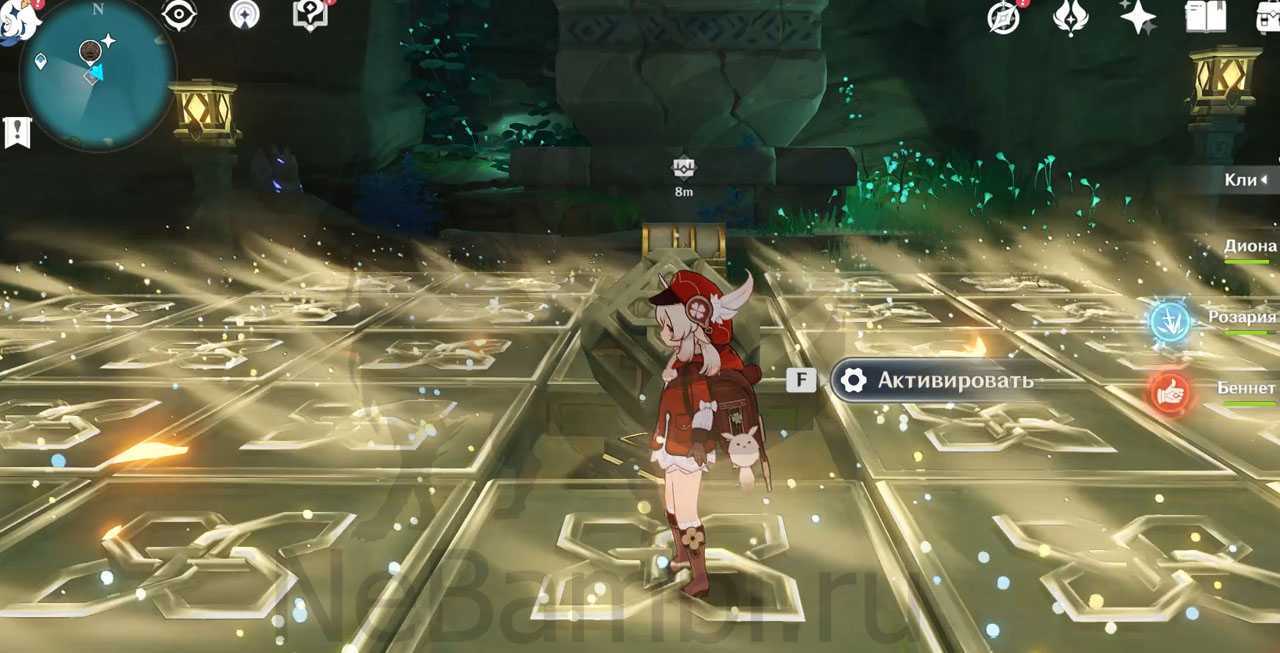Open the compass events icon
1280x653 pixels.
1003,17
